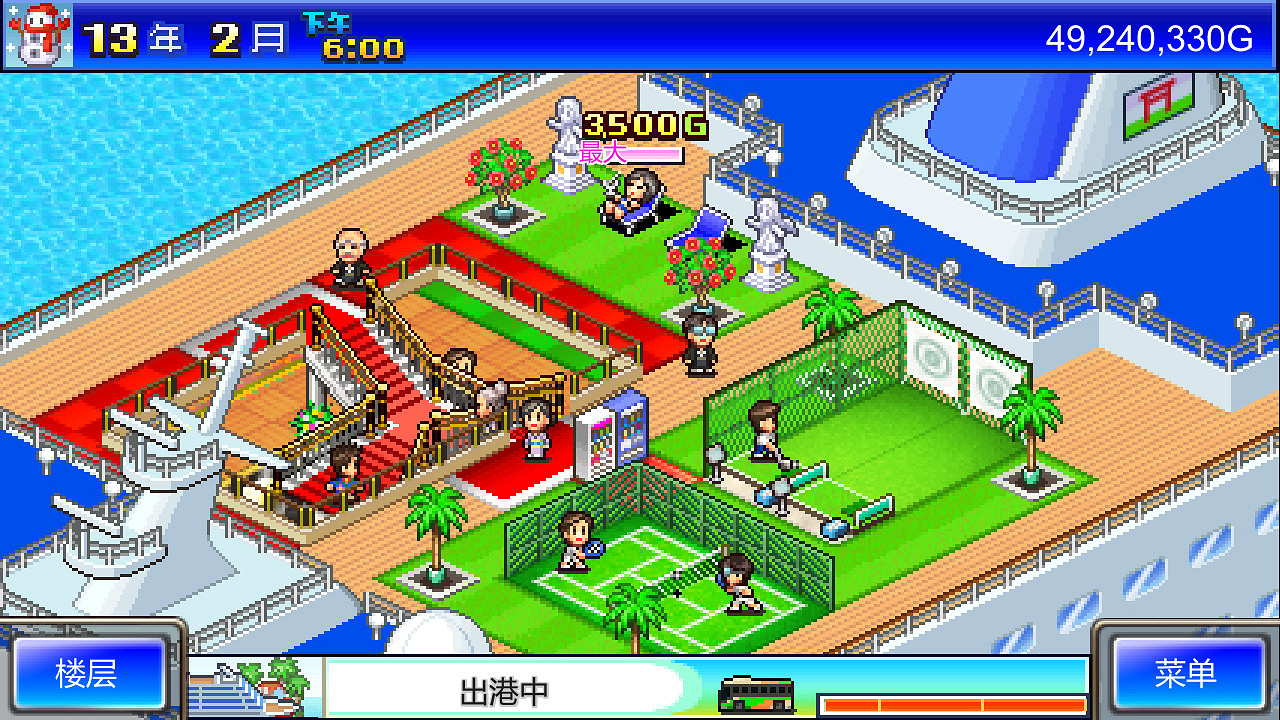Select the guest relaxing on the deck chair
The image size is (1280, 720).
click(x=632, y=198)
